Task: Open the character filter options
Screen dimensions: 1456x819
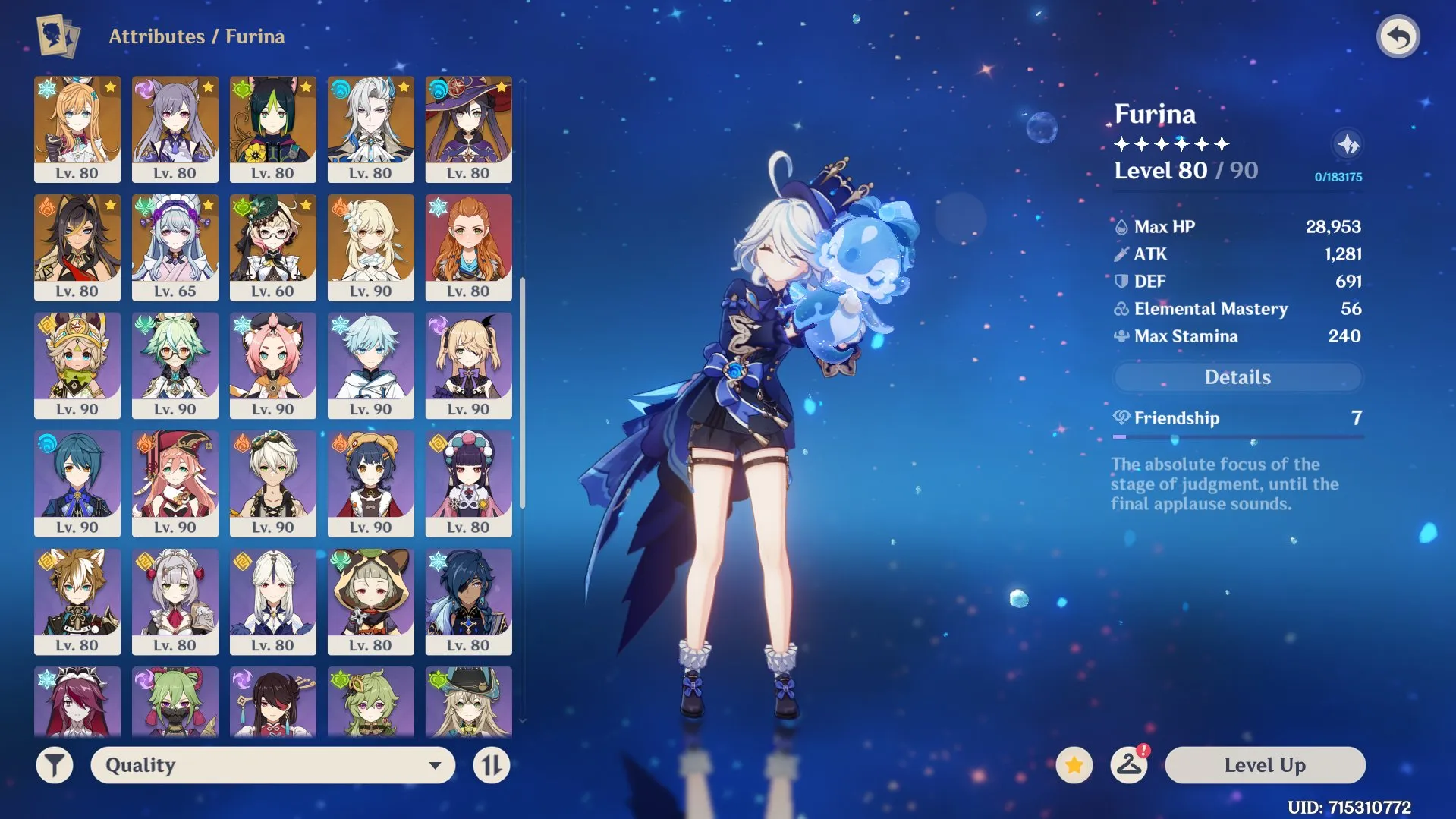Action: point(53,764)
